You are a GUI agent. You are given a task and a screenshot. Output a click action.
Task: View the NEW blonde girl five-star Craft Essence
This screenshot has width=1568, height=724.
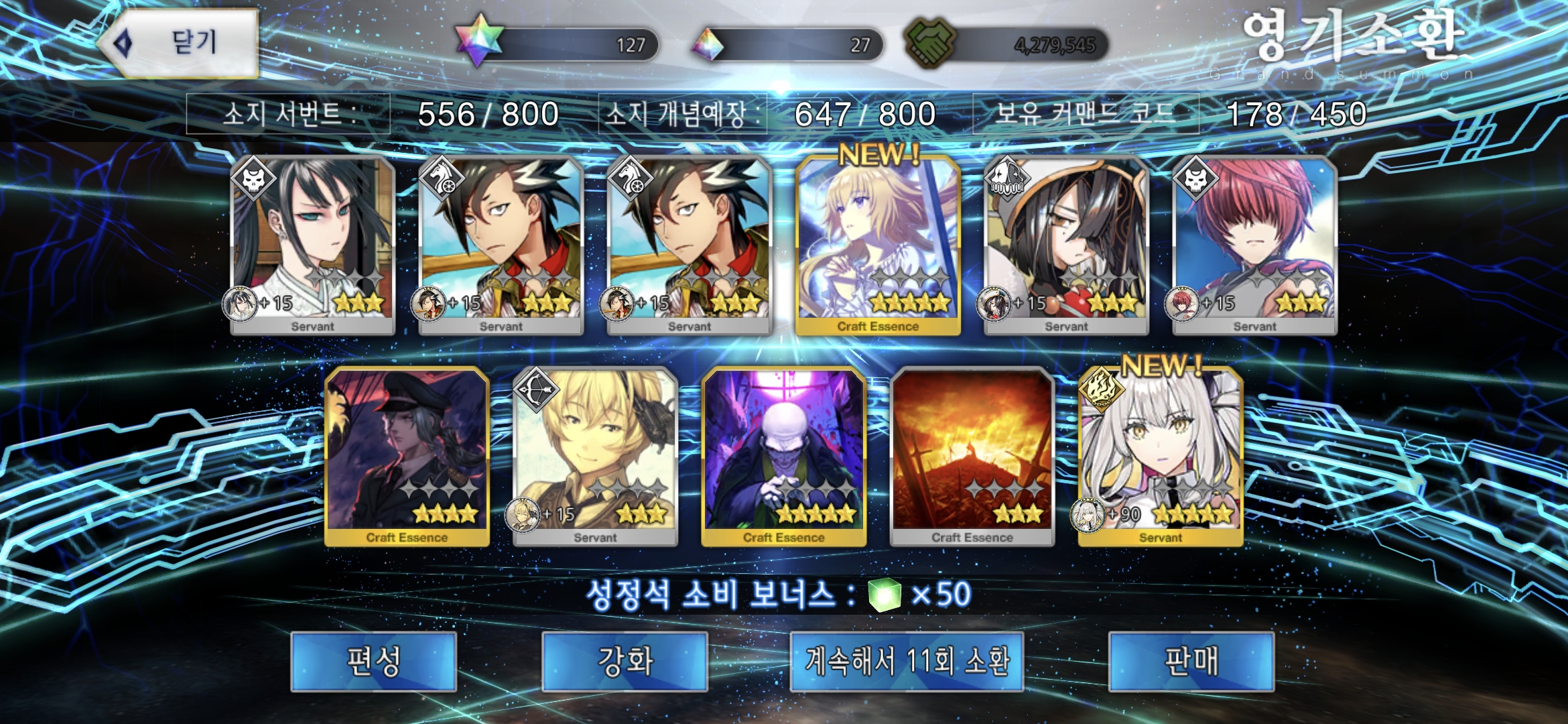tap(878, 245)
